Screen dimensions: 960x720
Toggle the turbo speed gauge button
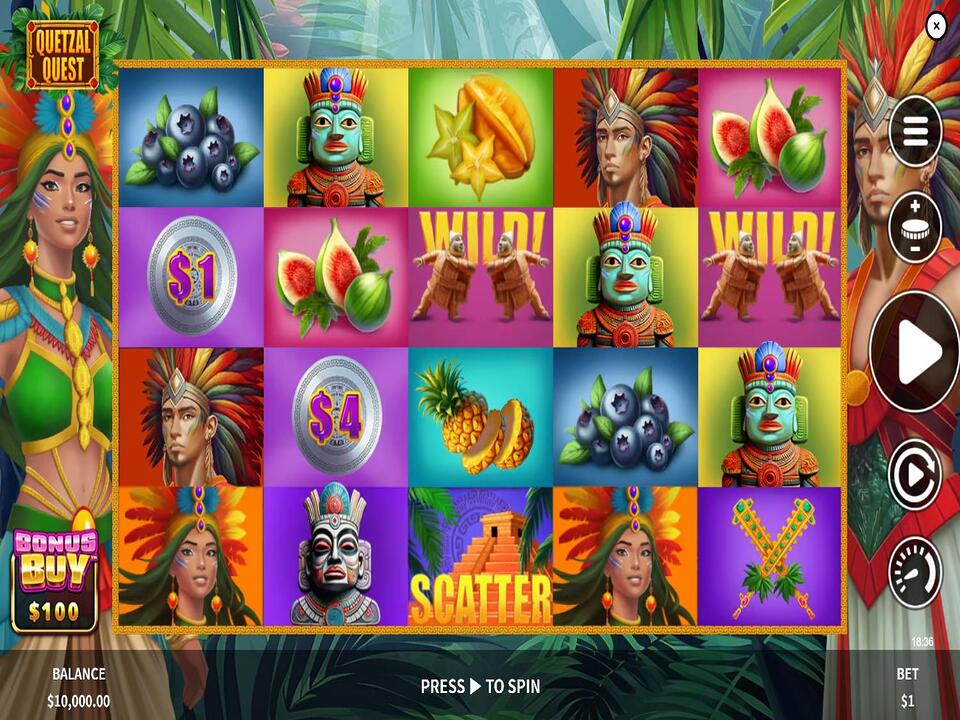[915, 572]
